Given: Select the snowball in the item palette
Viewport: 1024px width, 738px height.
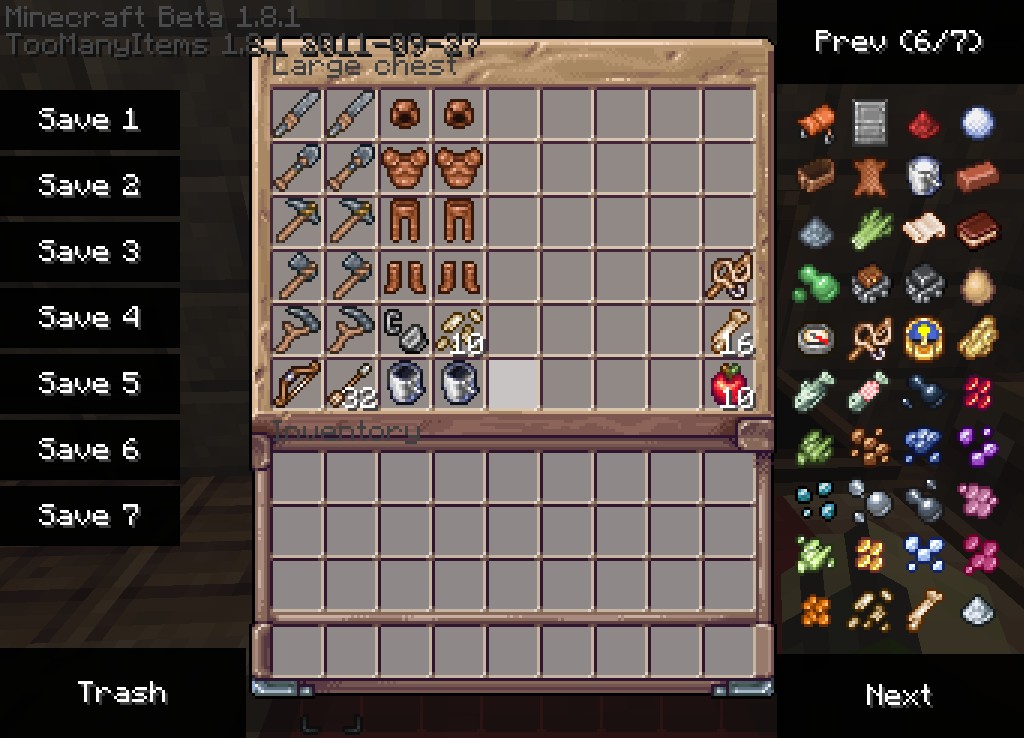Looking at the screenshot, I should pos(978,124).
